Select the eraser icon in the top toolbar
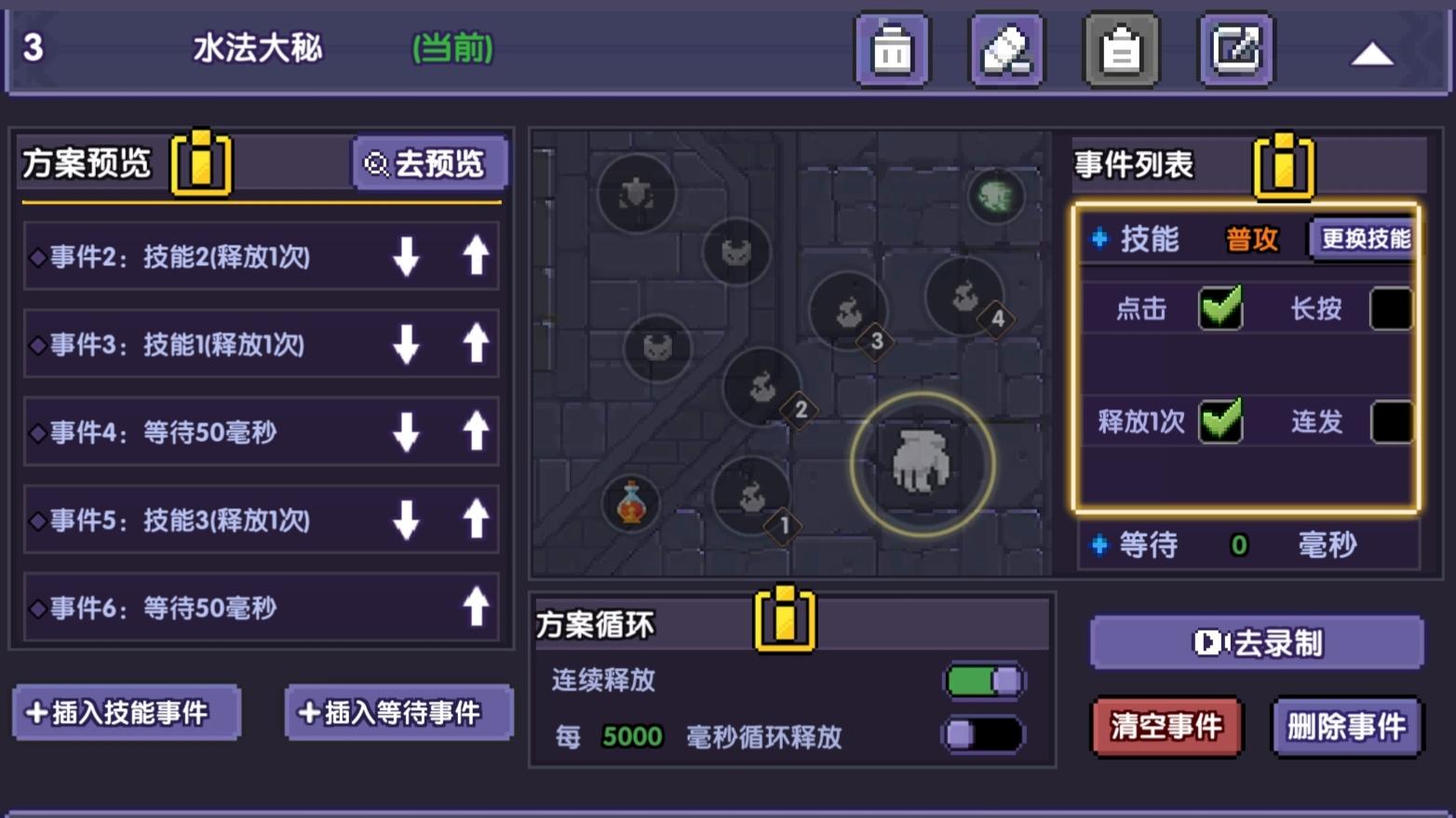This screenshot has height=818, width=1456. point(1006,50)
